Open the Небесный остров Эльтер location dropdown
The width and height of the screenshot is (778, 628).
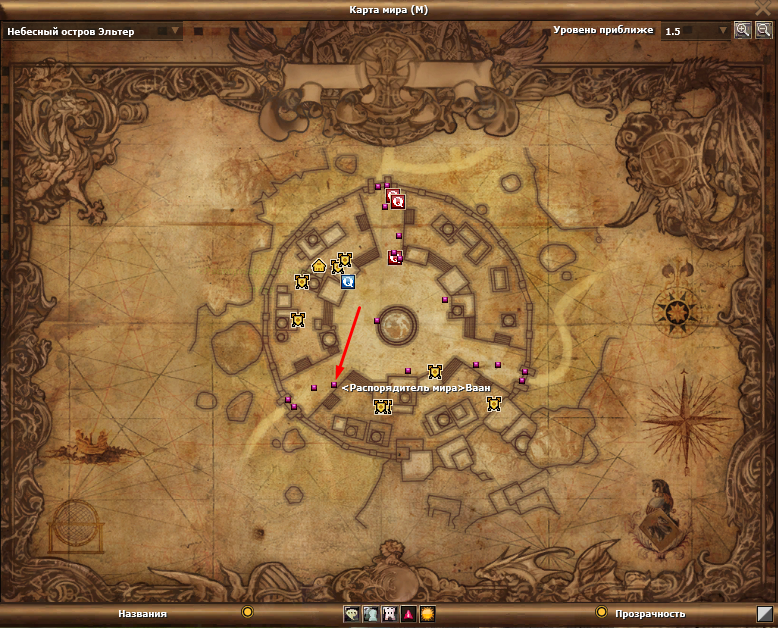[x=93, y=31]
